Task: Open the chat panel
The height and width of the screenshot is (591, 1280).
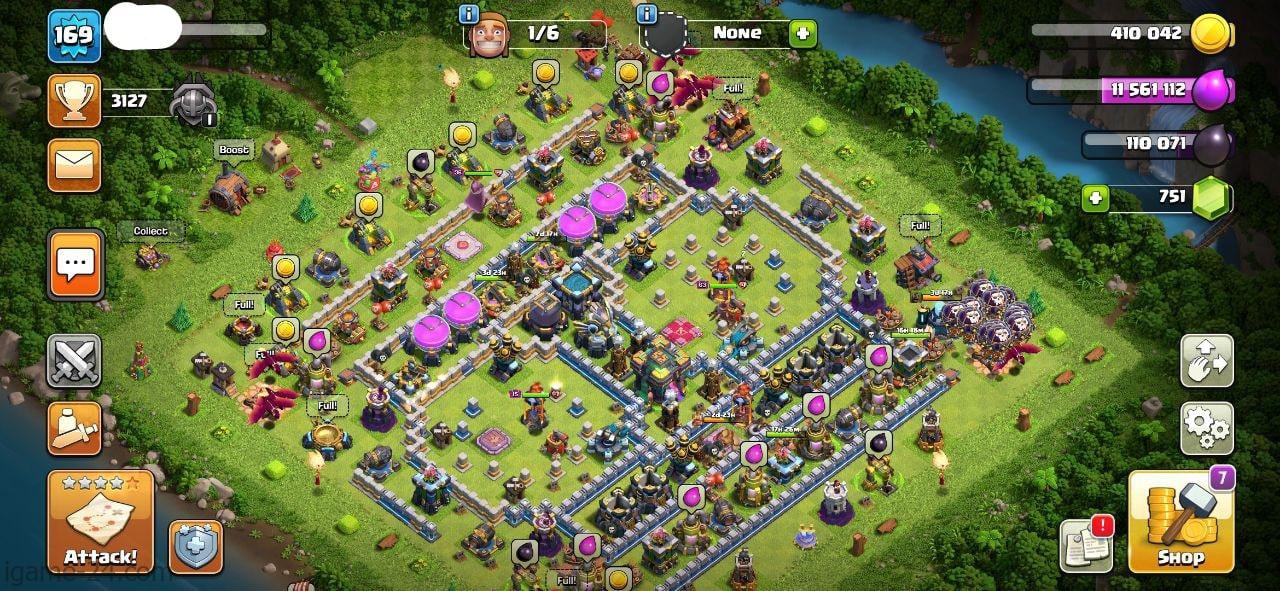Action: pos(75,265)
